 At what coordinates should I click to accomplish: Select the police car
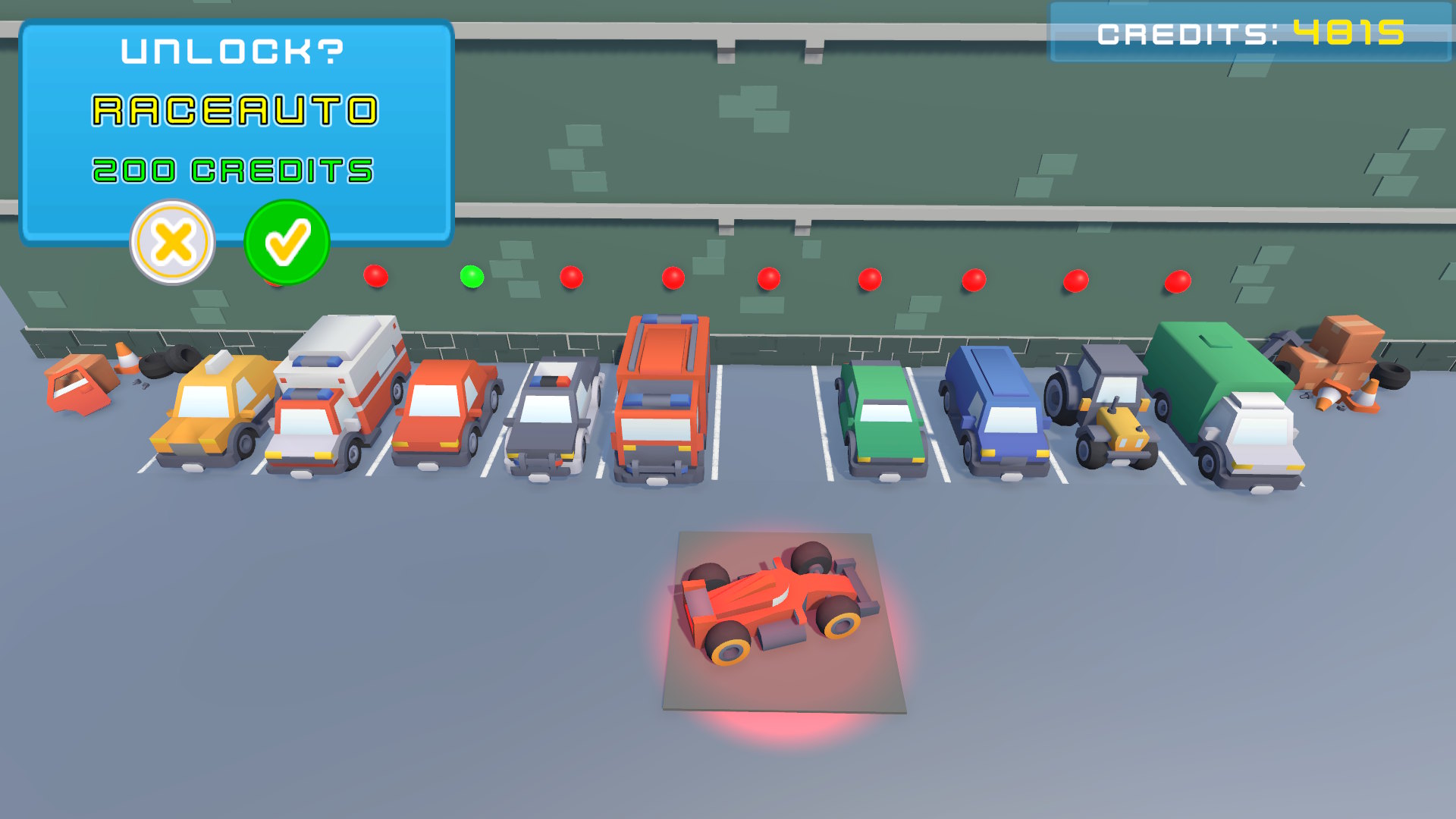tap(554, 417)
